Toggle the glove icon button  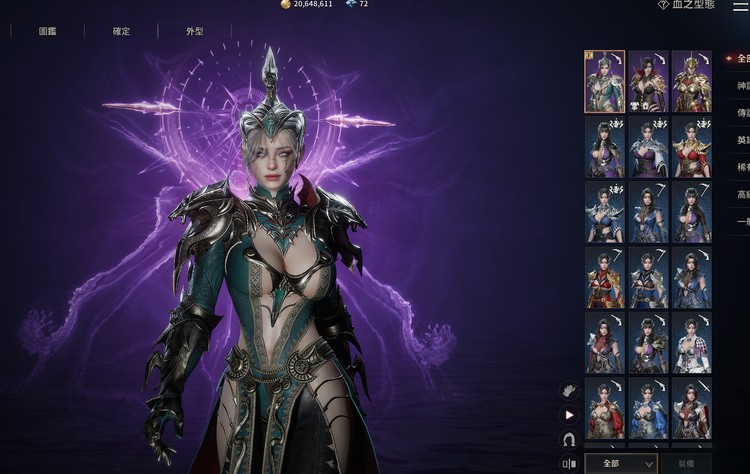click(x=570, y=390)
